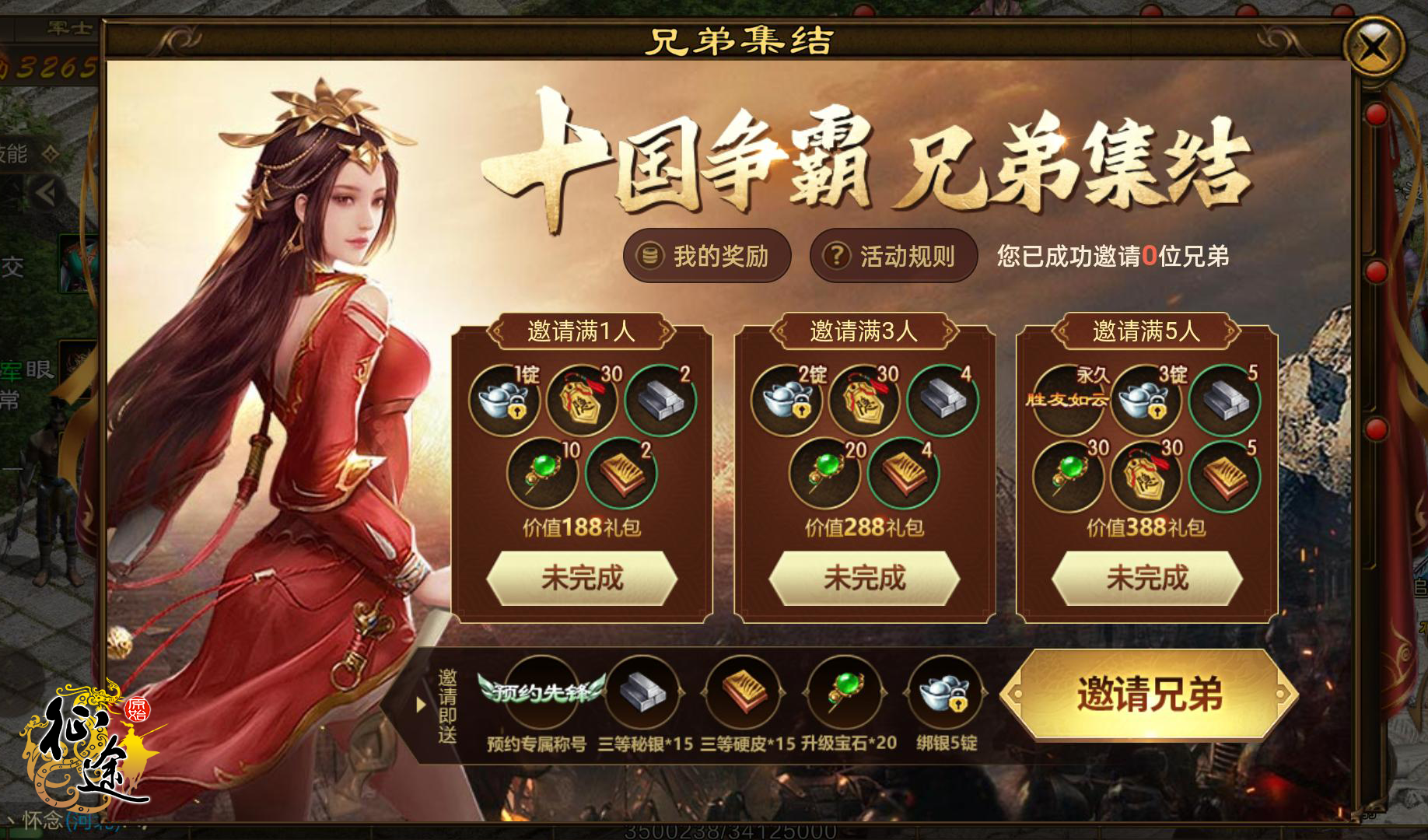Select the 永久 胜友如云 title reward
Image resolution: width=1428 pixels, height=840 pixels.
point(1068,400)
